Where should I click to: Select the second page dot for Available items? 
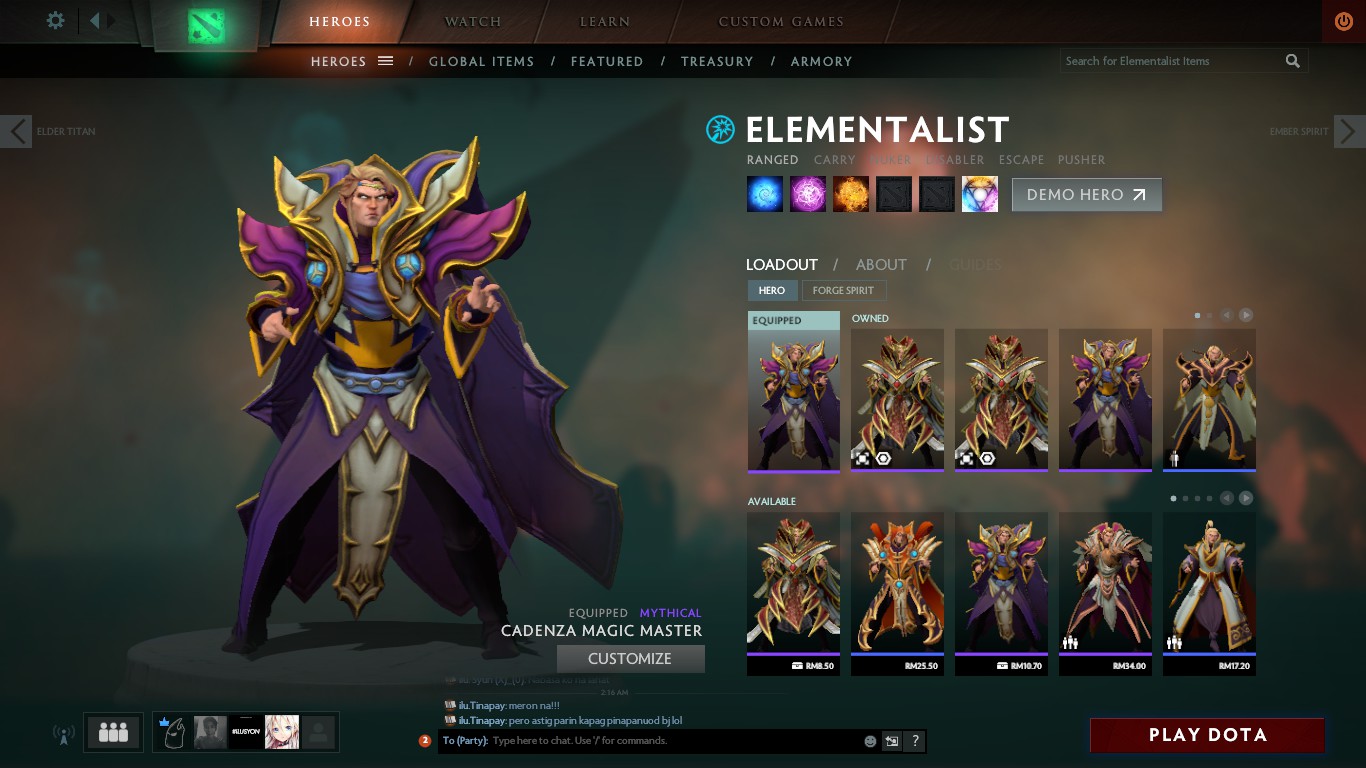pos(1184,497)
